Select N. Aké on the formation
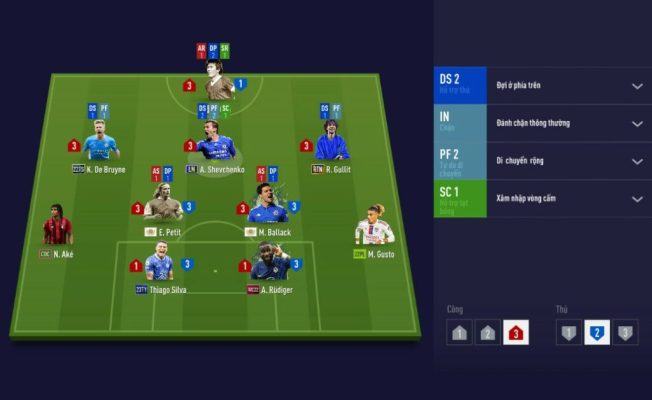This screenshot has height=400, width=652. coord(57,229)
